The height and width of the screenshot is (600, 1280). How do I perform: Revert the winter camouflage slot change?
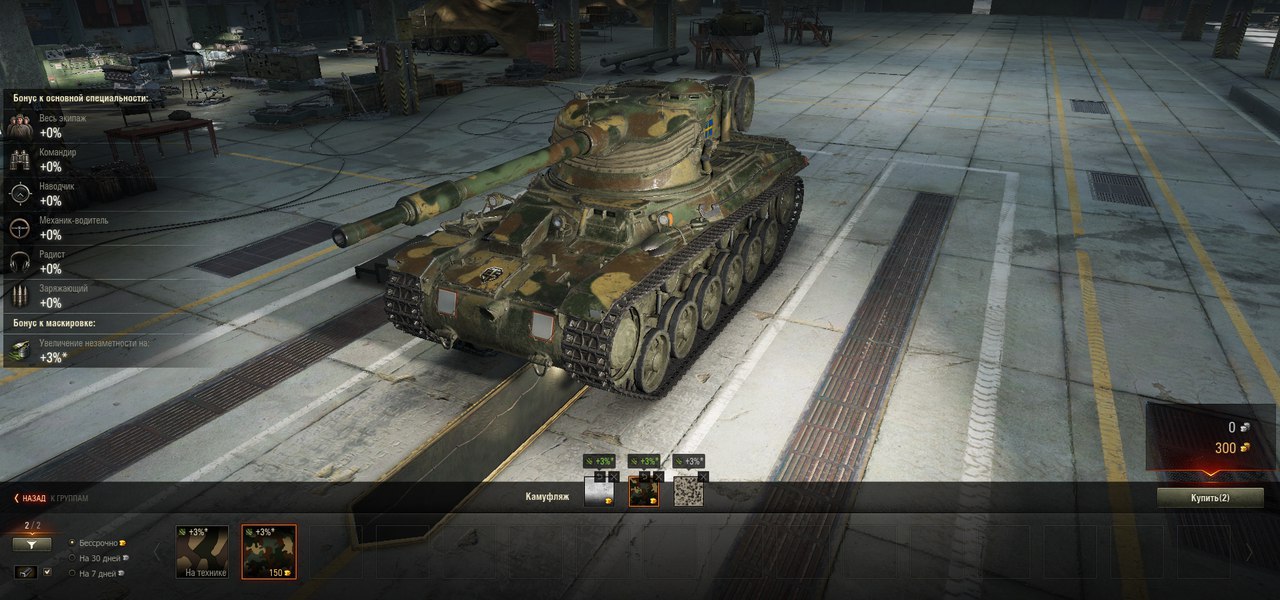click(x=600, y=476)
